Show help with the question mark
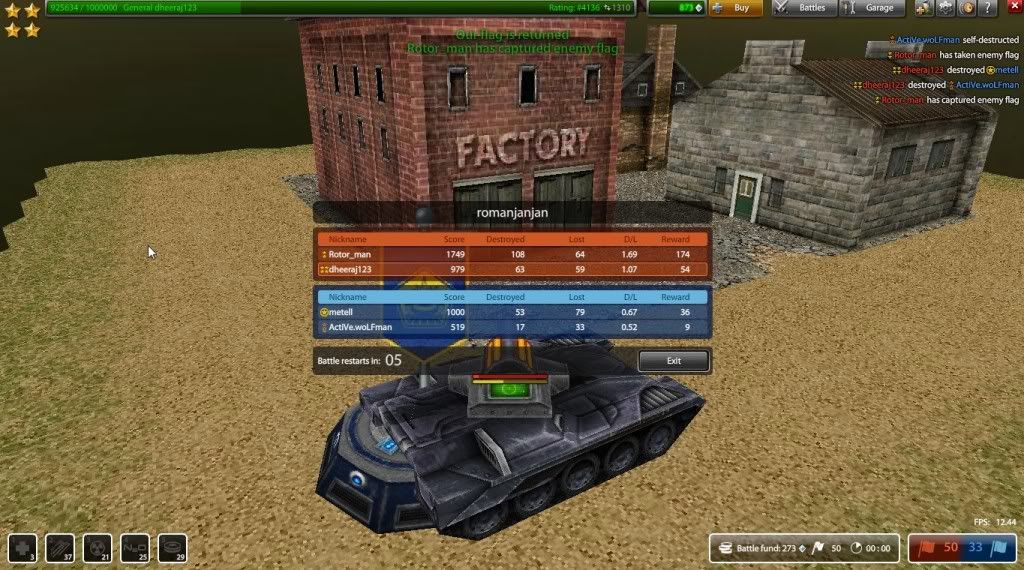The width and height of the screenshot is (1024, 570). (x=990, y=8)
